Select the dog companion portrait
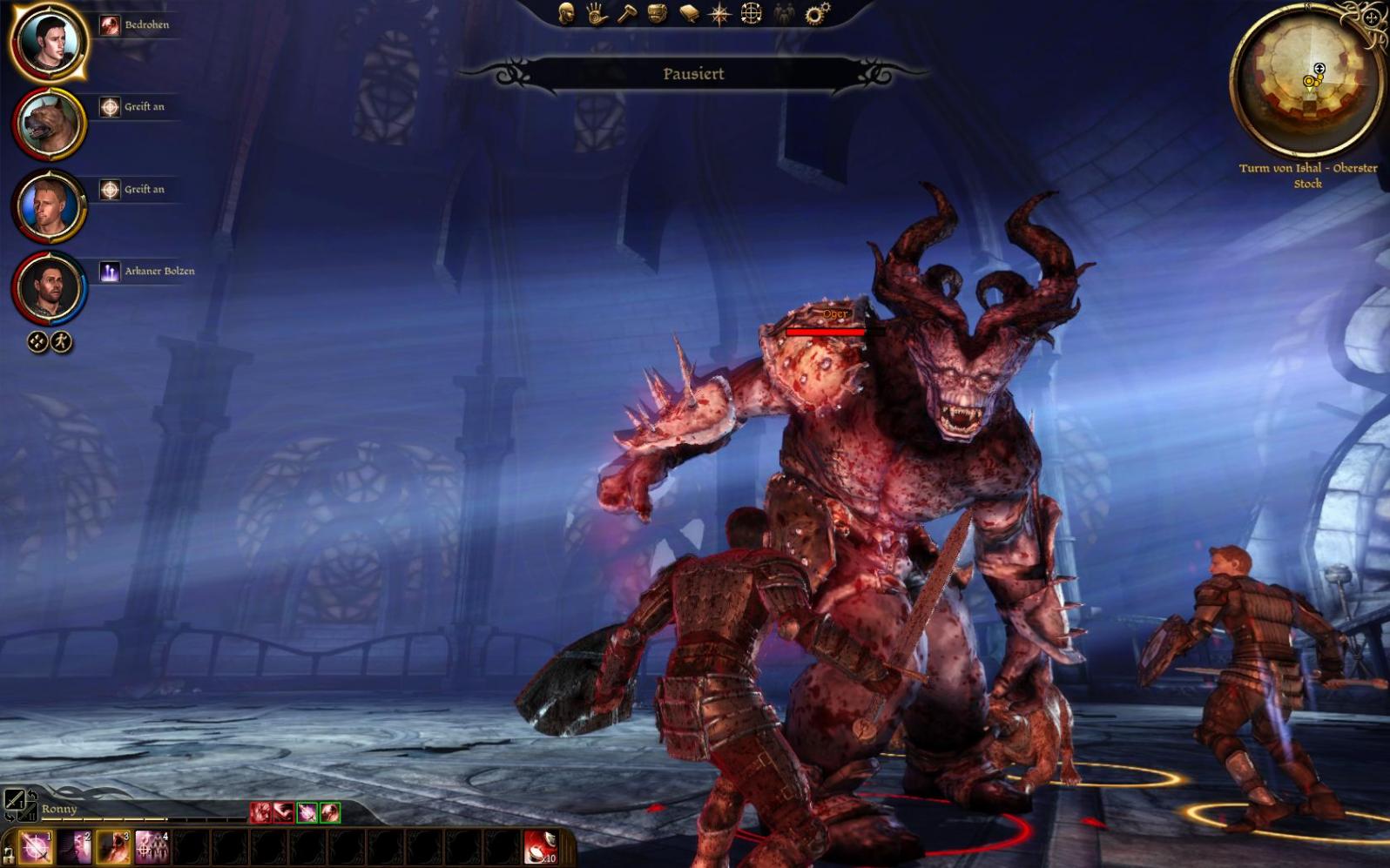The width and height of the screenshot is (1390, 868). coord(48,124)
